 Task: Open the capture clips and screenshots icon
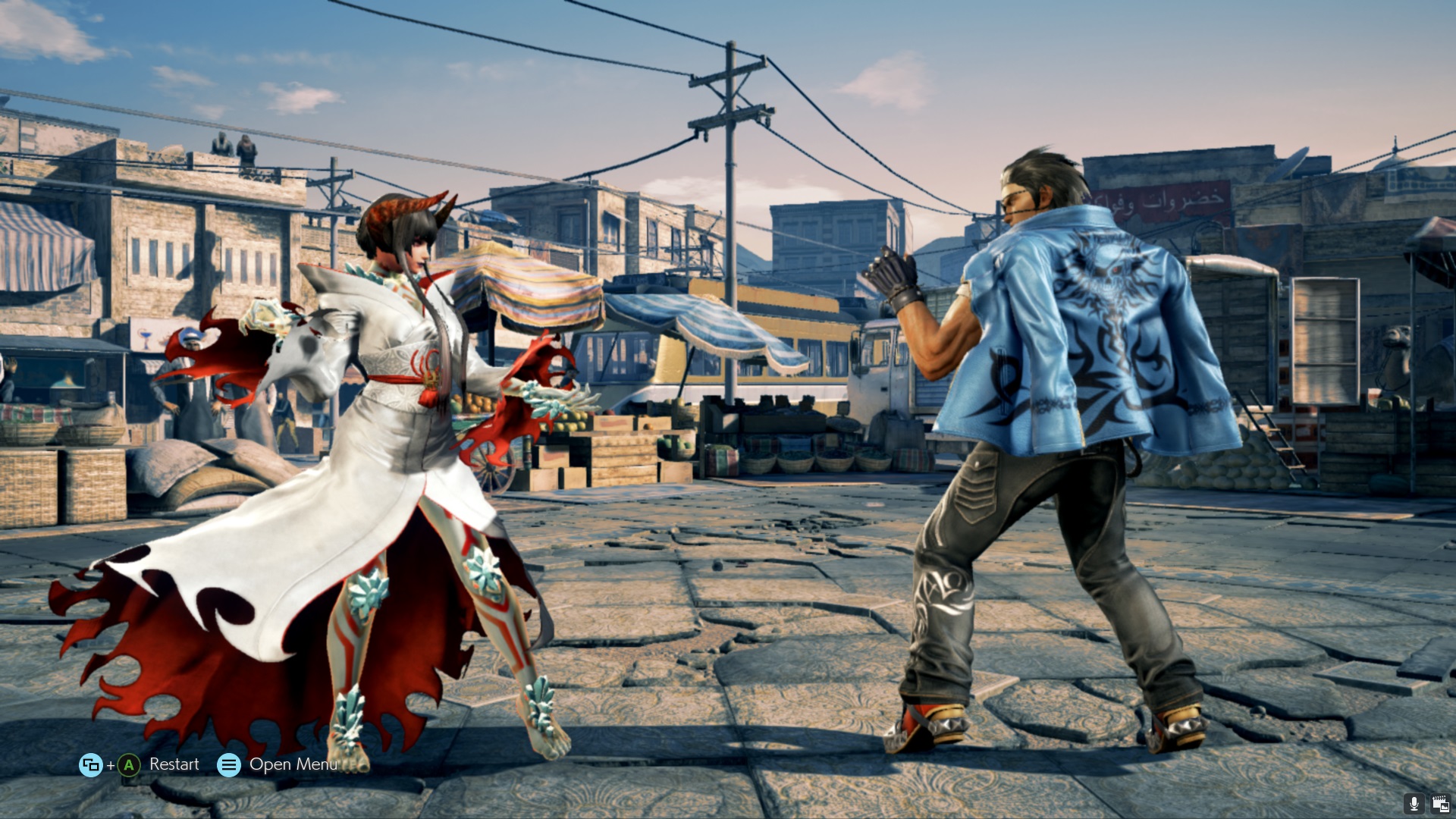click(x=1439, y=804)
